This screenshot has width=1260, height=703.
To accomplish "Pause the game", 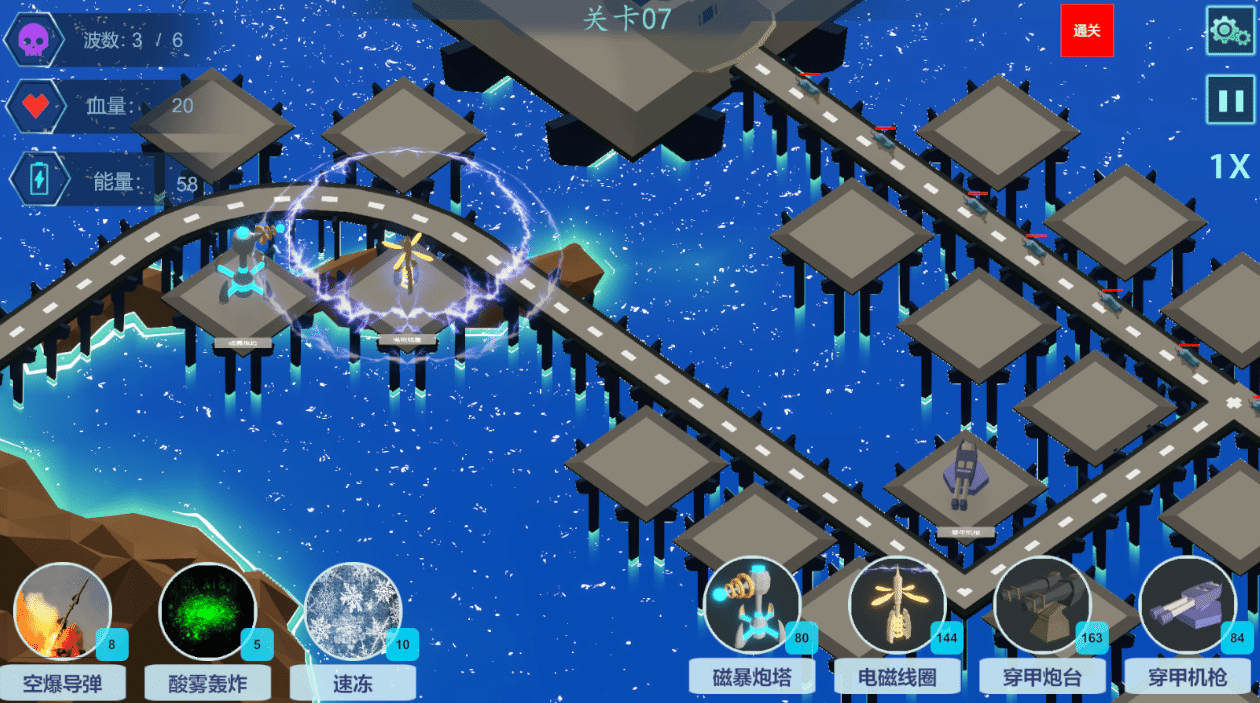I will tap(1229, 100).
